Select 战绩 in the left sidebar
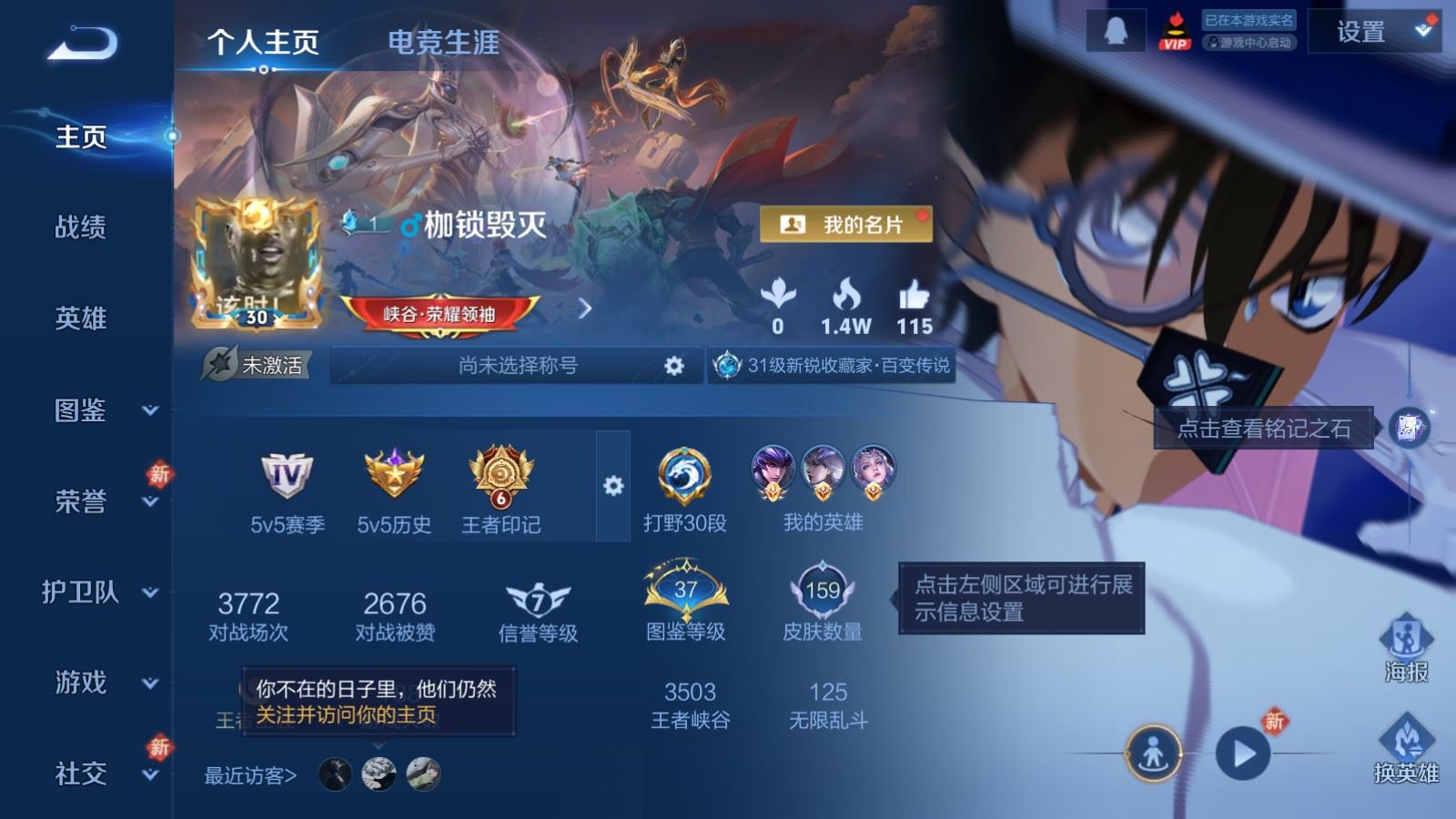 point(80,228)
